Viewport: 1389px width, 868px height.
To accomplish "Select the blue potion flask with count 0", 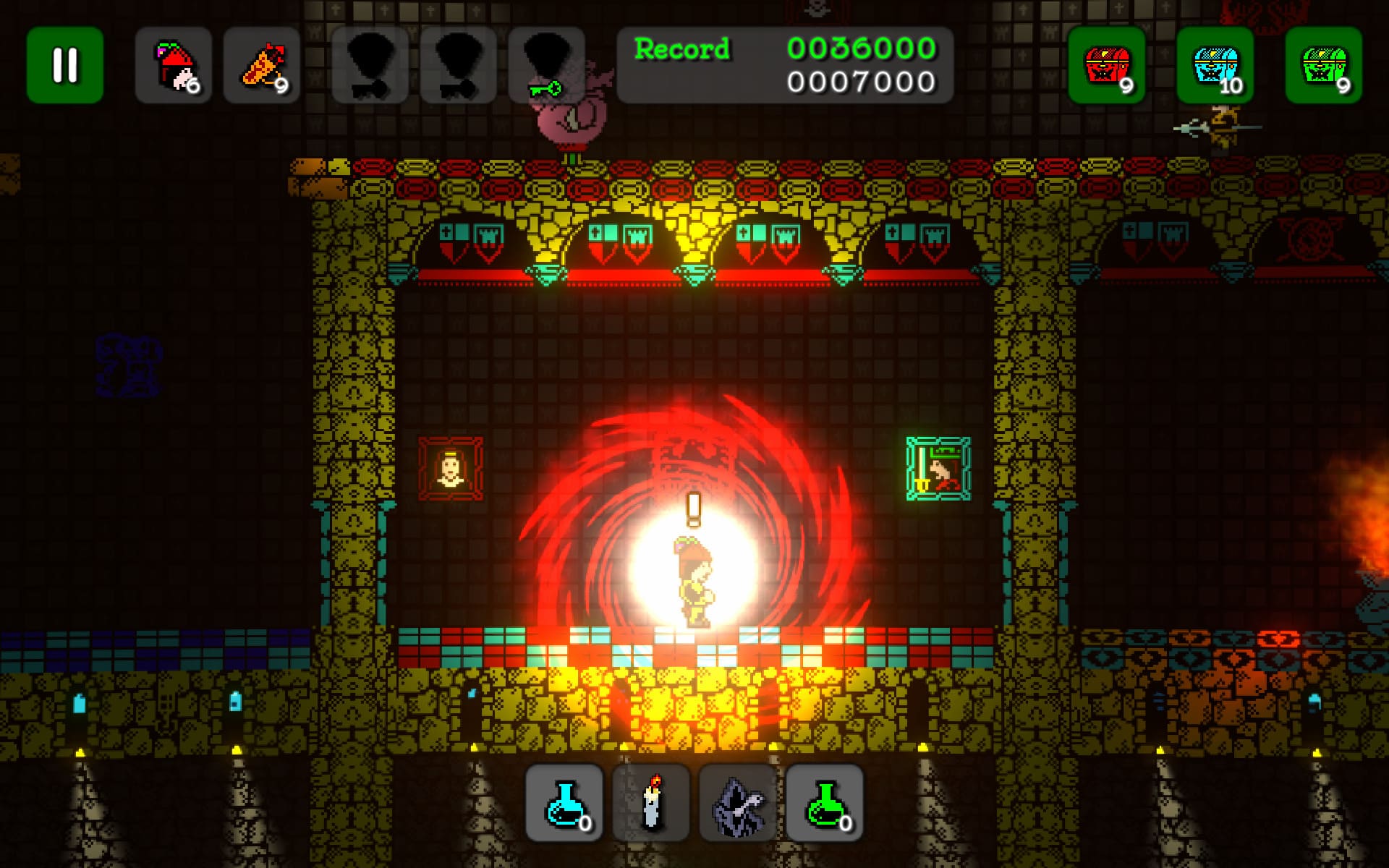I will (x=564, y=803).
